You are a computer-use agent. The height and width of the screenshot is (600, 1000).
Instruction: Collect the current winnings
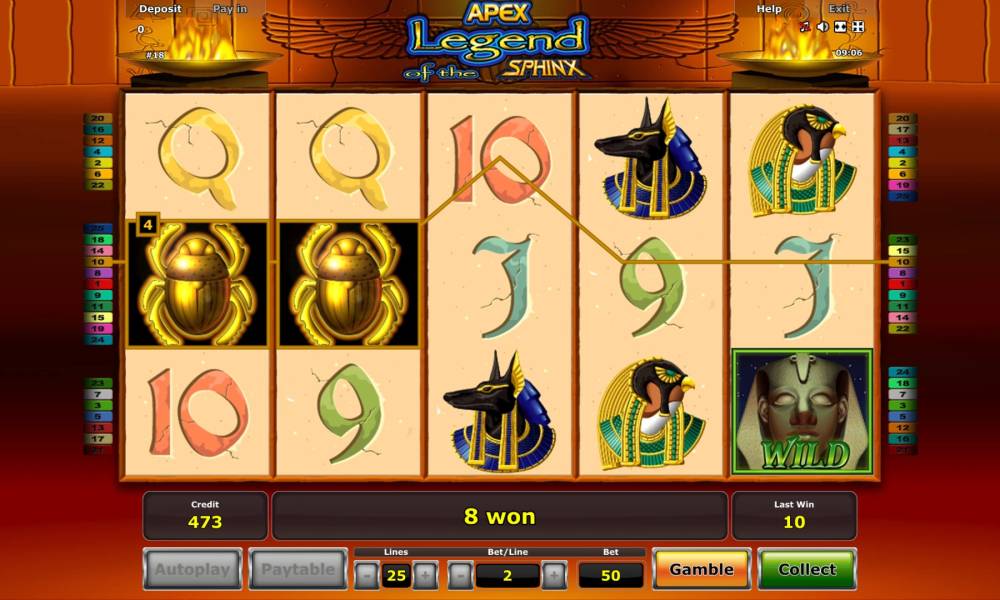(x=806, y=569)
